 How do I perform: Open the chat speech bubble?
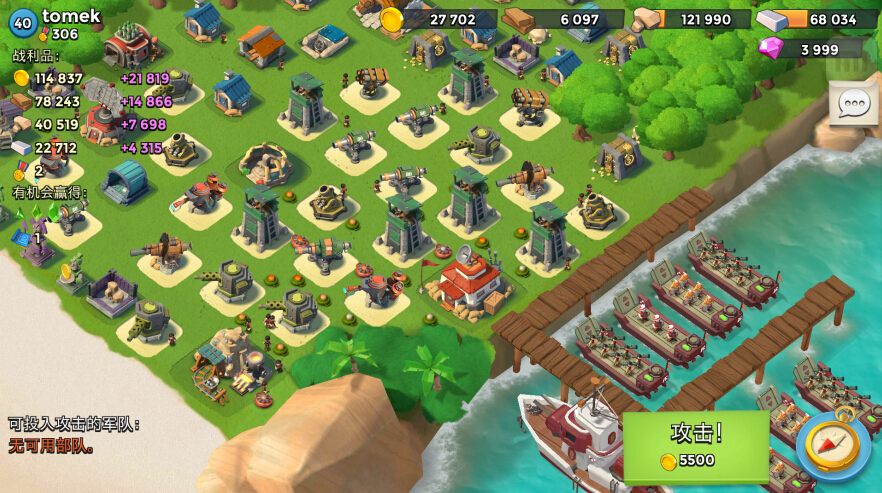point(853,103)
